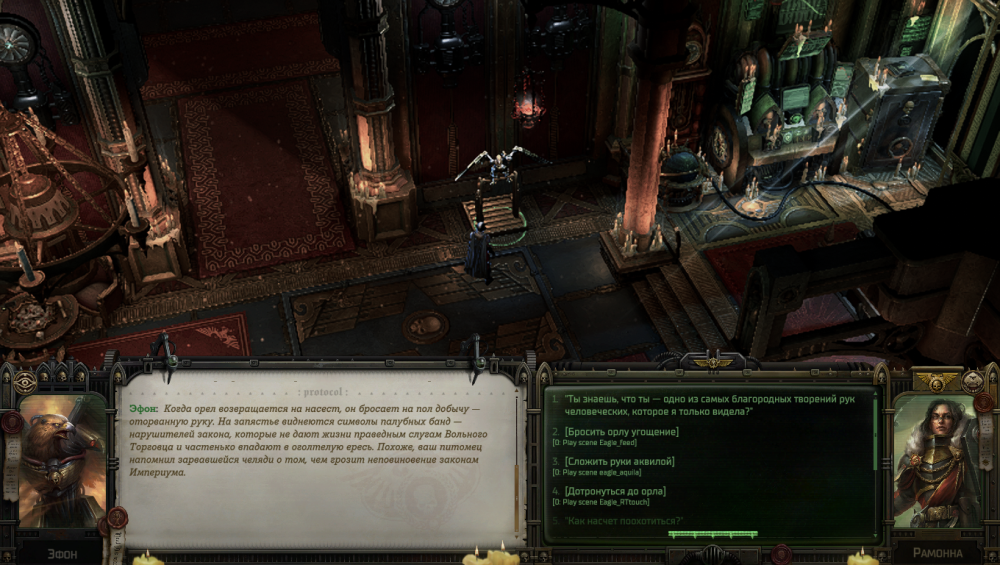
Task: Select the reply "Как насчет поохотиться?"
Action: [x=623, y=521]
